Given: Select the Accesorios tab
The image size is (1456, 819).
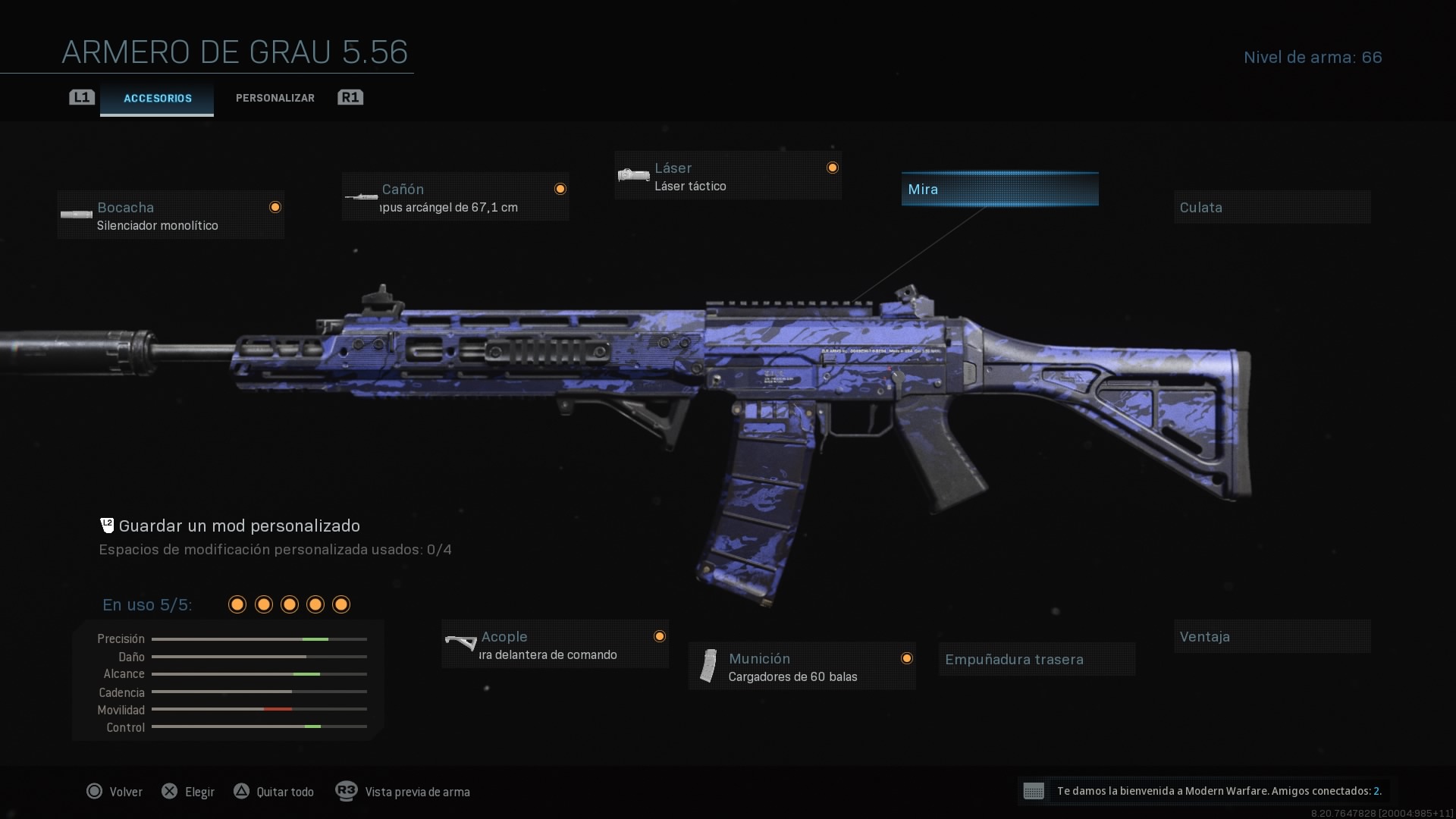Looking at the screenshot, I should 156,98.
